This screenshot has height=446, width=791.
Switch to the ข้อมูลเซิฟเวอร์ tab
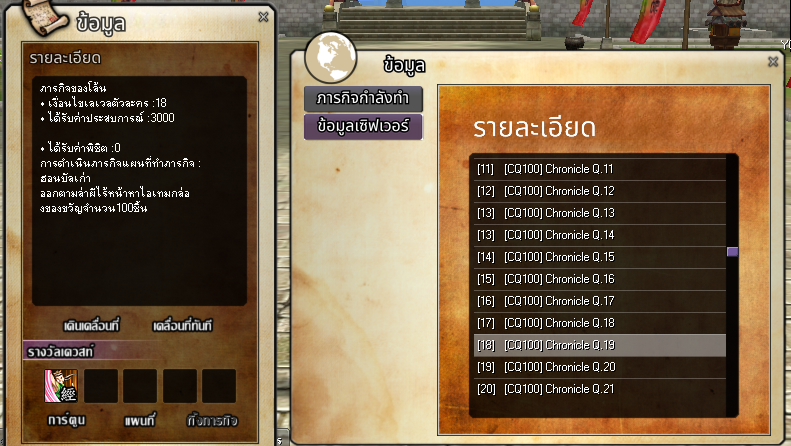click(363, 126)
